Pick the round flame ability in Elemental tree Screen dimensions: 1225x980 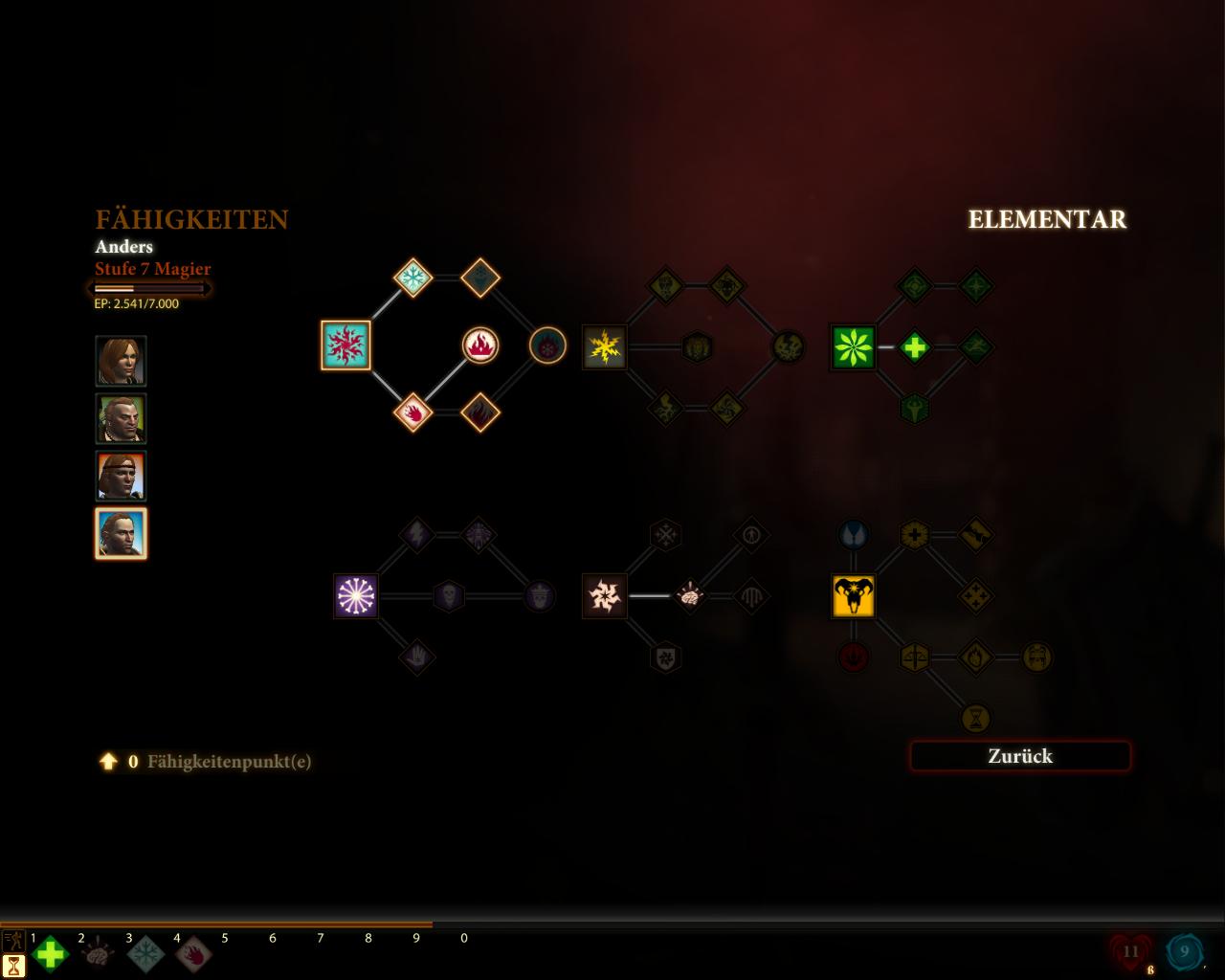pos(480,345)
